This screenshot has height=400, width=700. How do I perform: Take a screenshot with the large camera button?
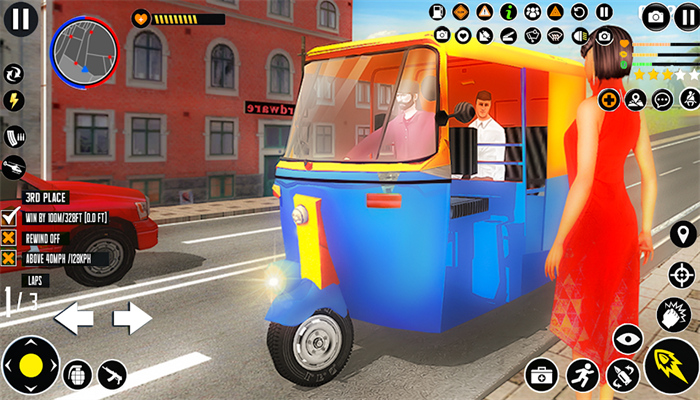pyautogui.click(x=655, y=16)
